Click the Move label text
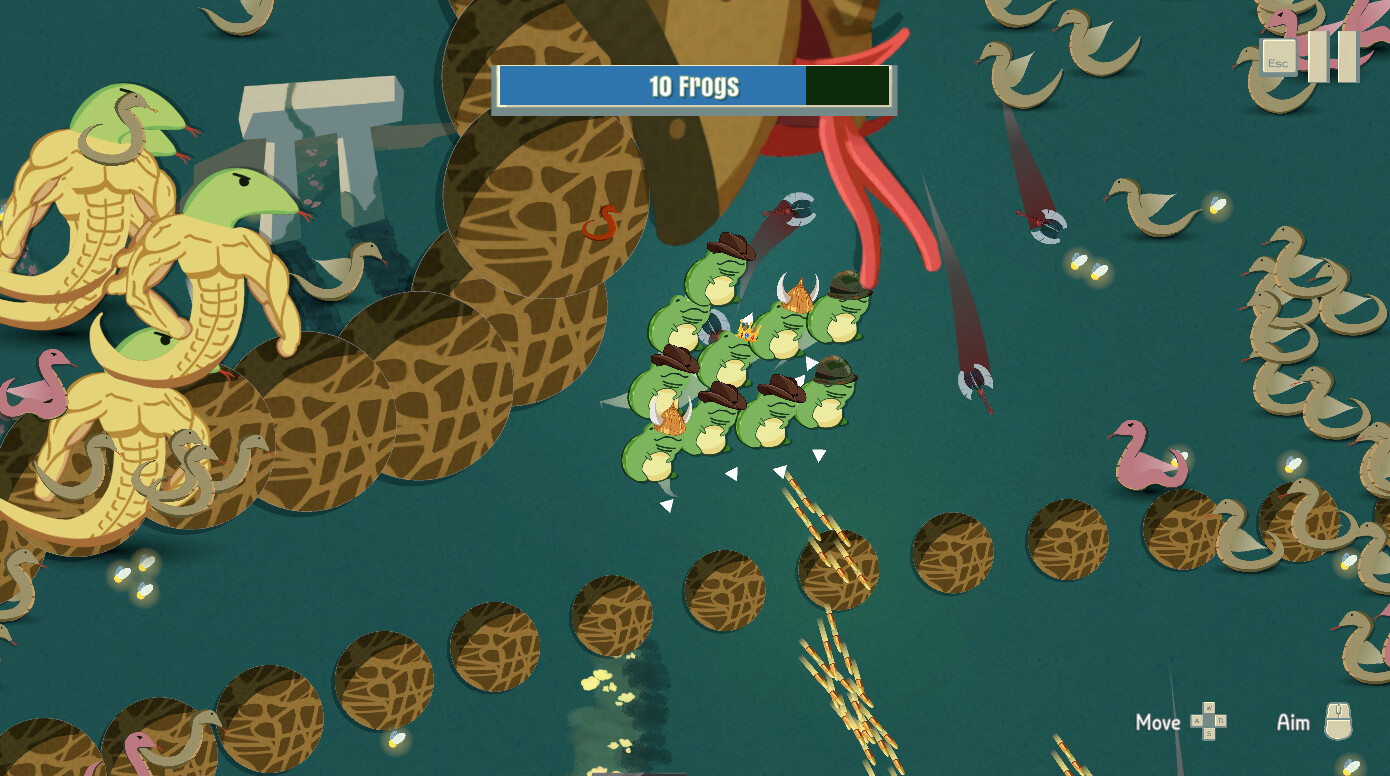 pyautogui.click(x=1158, y=722)
